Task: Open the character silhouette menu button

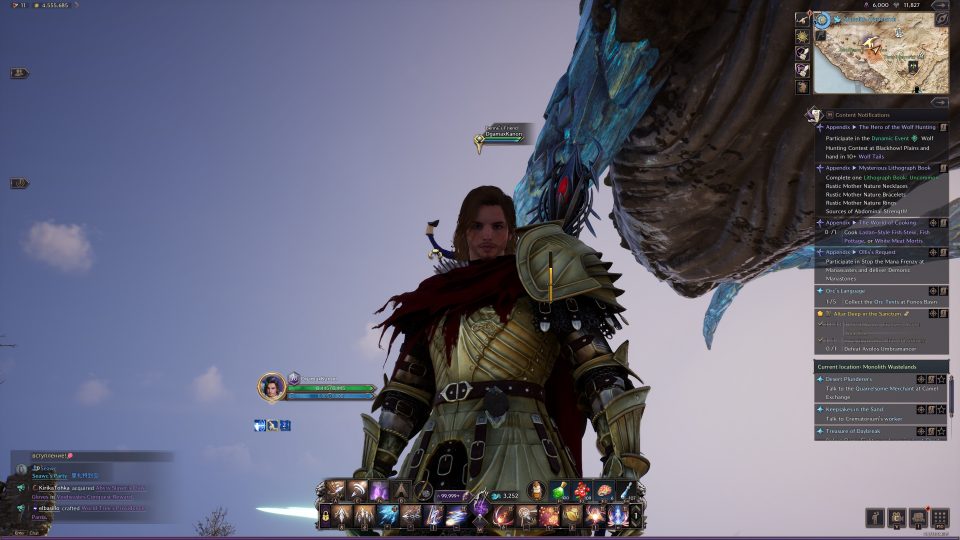Action: pos(875,518)
